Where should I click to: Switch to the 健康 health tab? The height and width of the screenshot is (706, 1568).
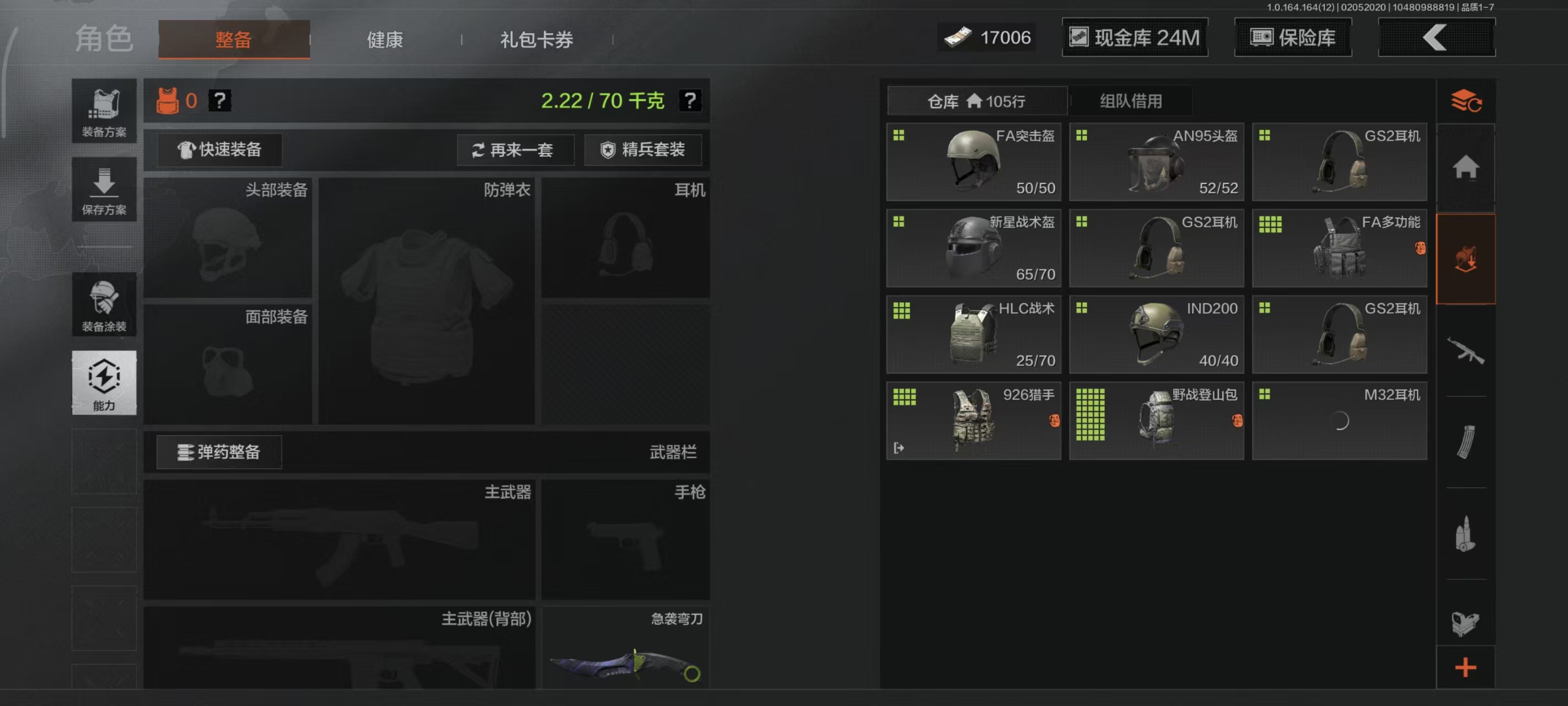click(384, 39)
